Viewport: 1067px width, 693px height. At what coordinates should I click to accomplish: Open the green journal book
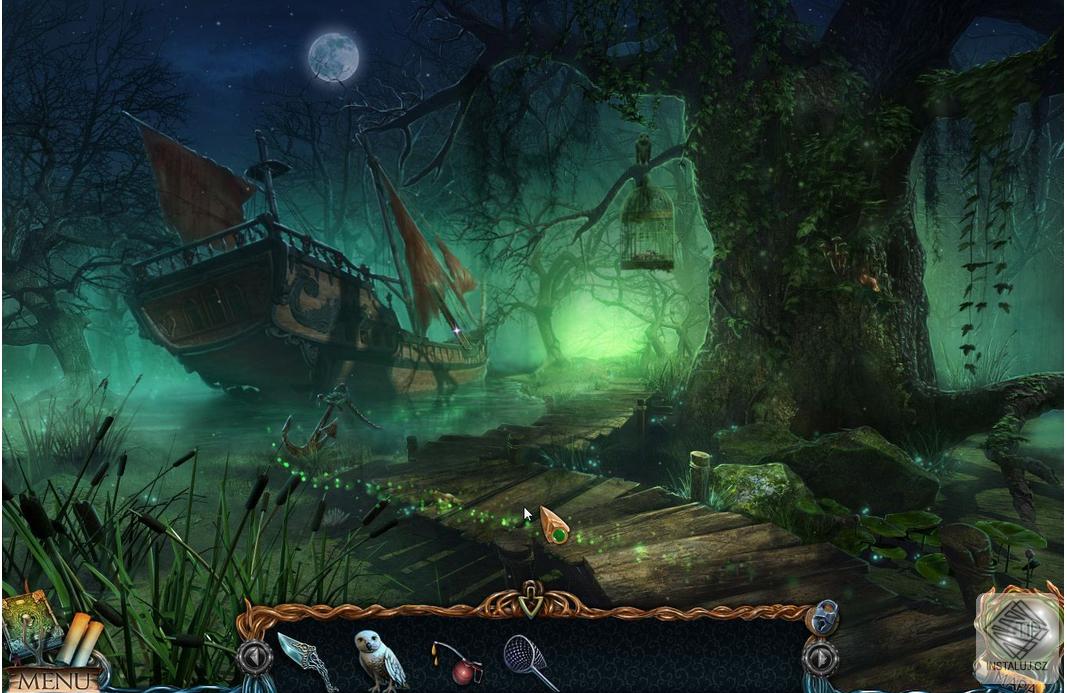tap(28, 622)
